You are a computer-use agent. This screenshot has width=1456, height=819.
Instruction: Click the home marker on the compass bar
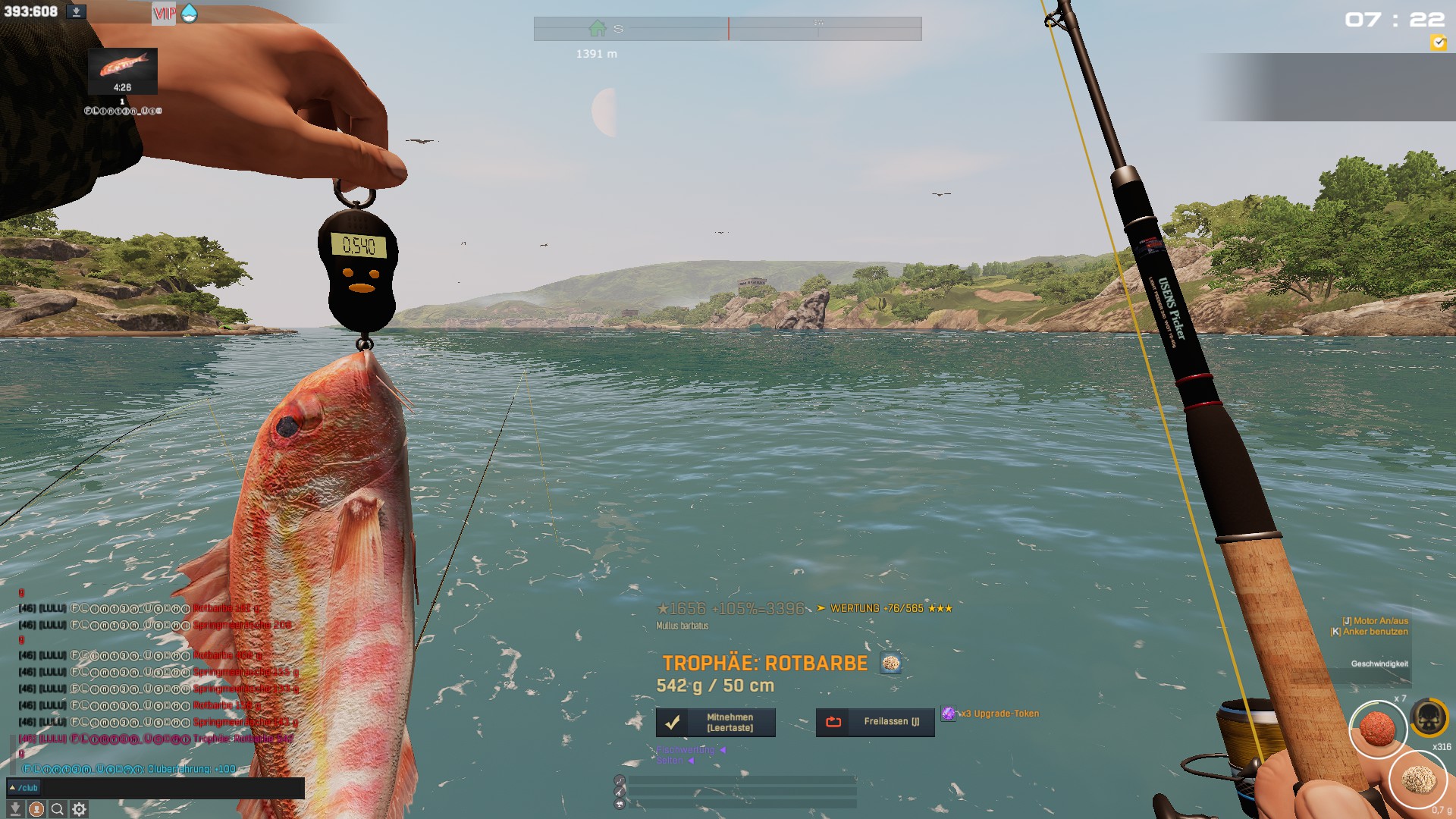598,29
